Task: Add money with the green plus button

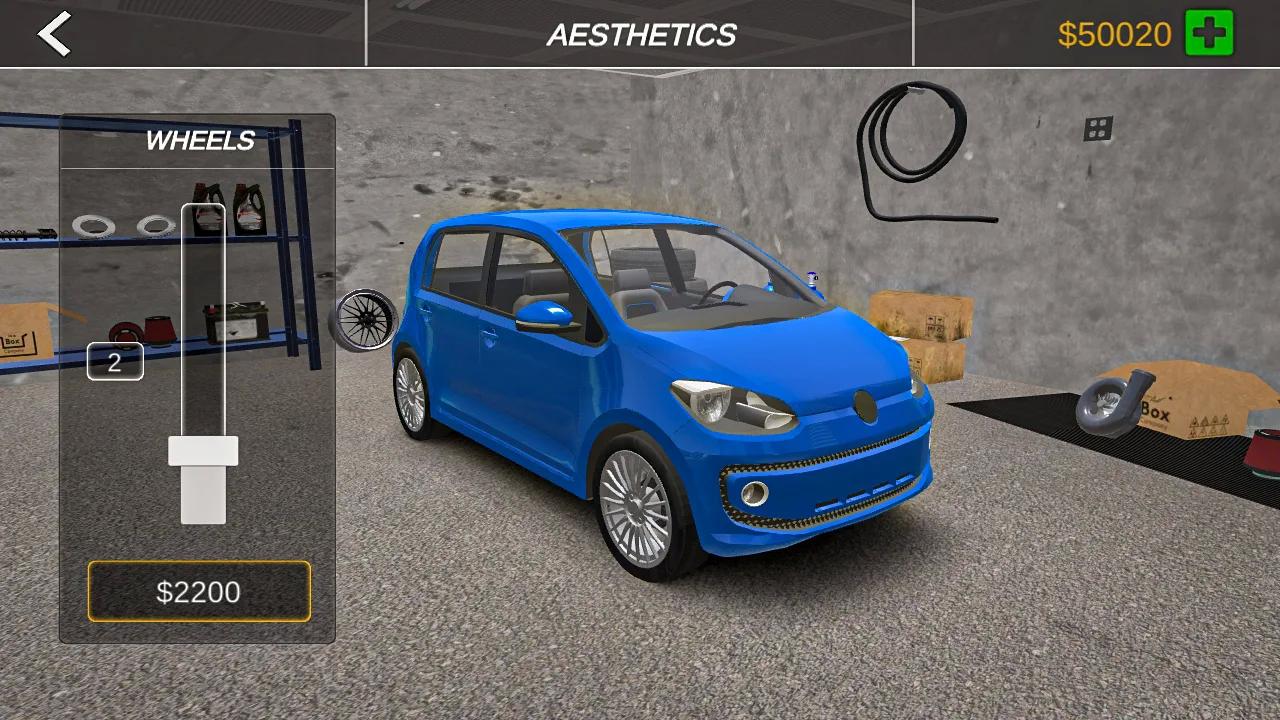Action: click(1209, 34)
